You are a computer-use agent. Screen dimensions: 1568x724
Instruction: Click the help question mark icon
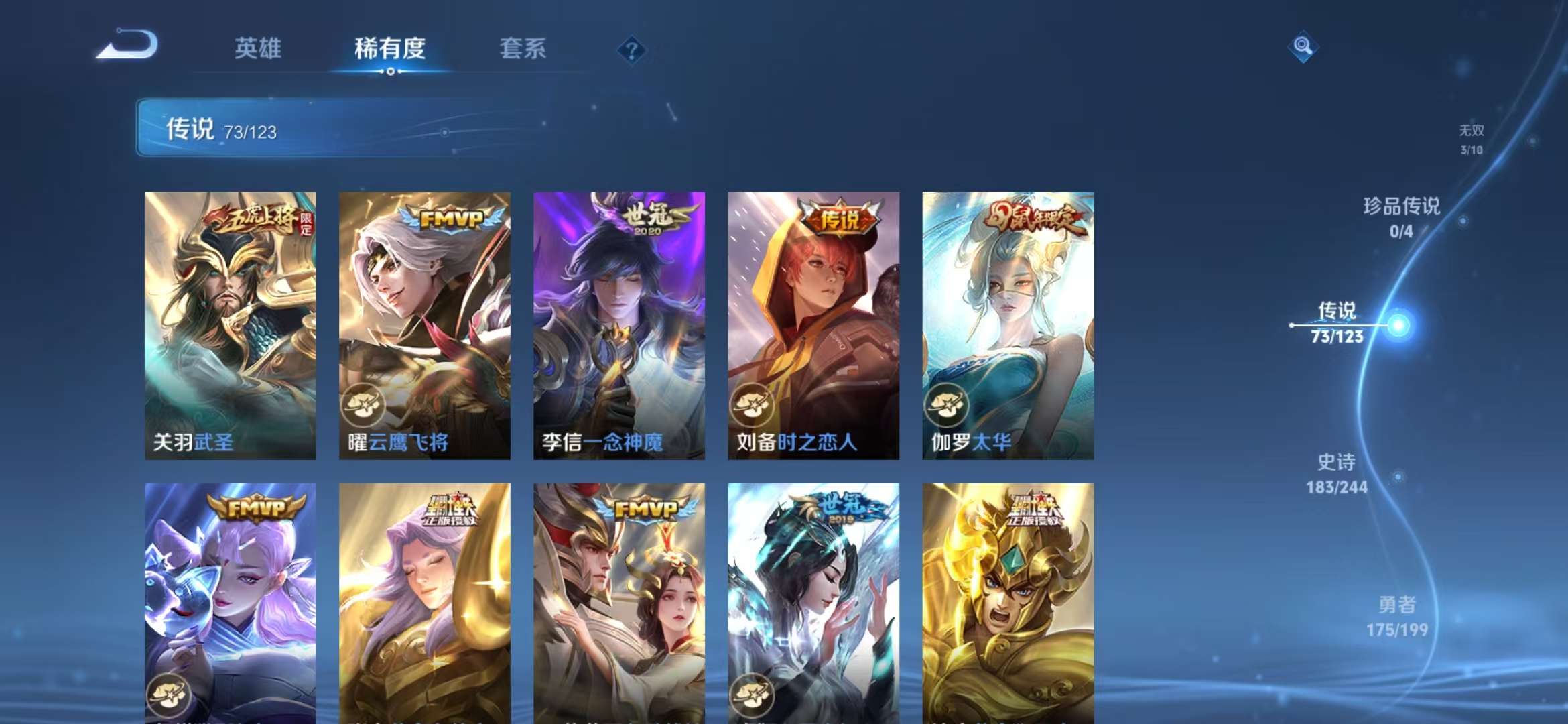pyautogui.click(x=631, y=50)
